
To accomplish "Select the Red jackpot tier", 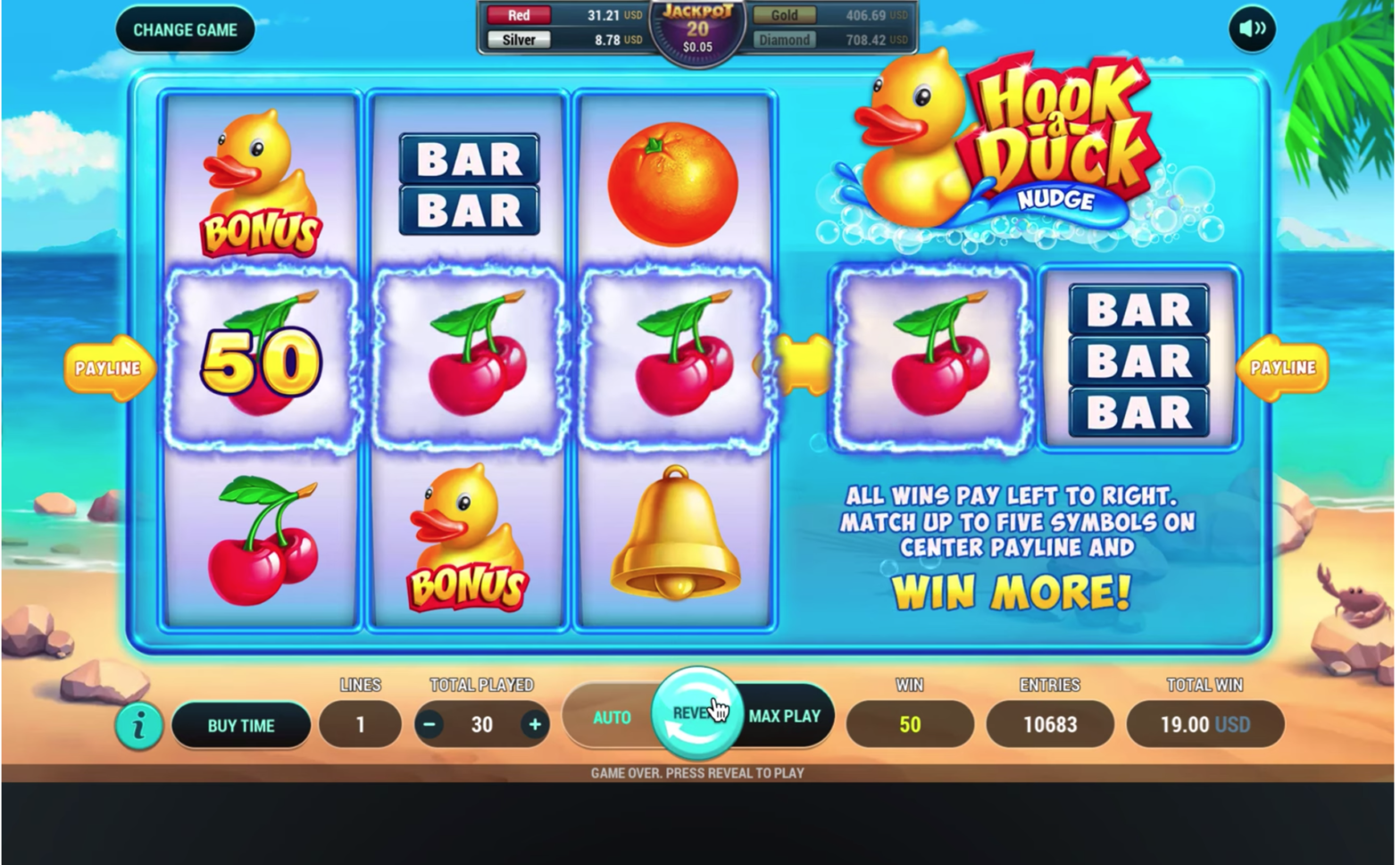I will [x=519, y=14].
